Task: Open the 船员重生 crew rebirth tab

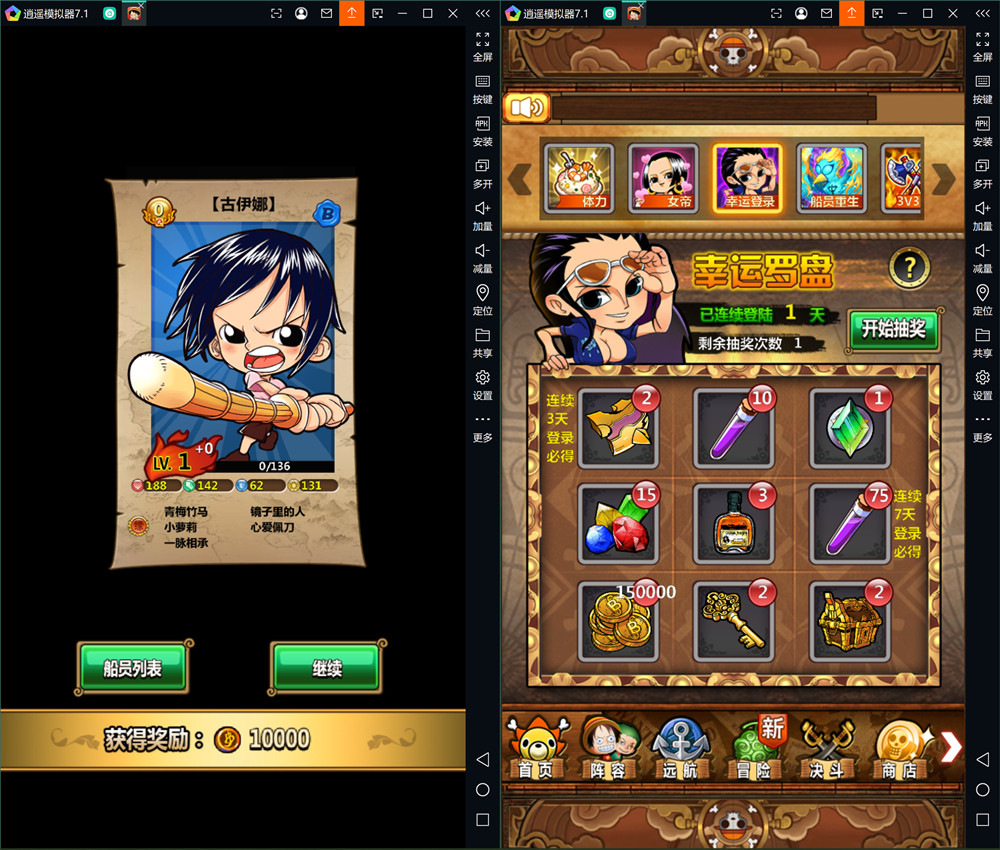Action: pyautogui.click(x=832, y=179)
